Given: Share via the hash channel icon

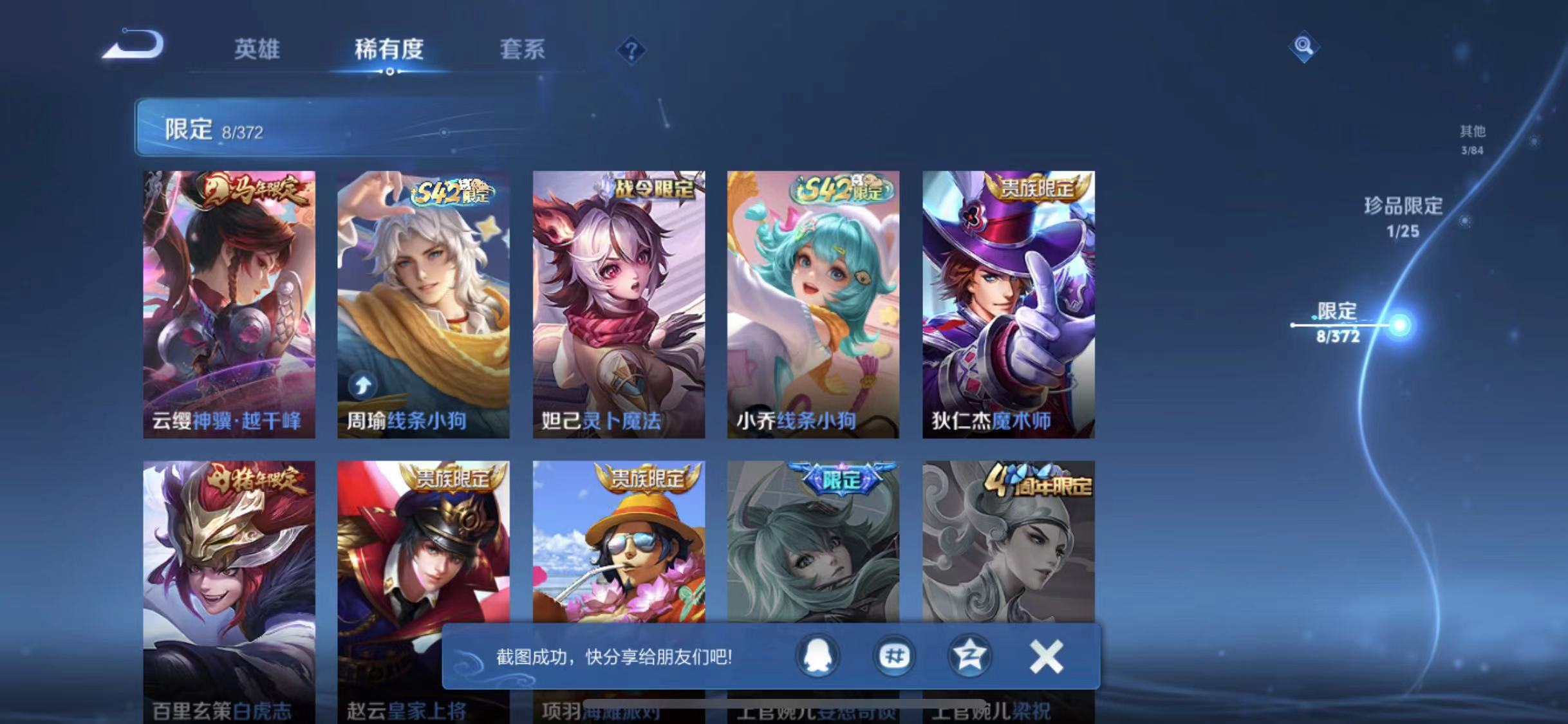Looking at the screenshot, I should coord(895,657).
